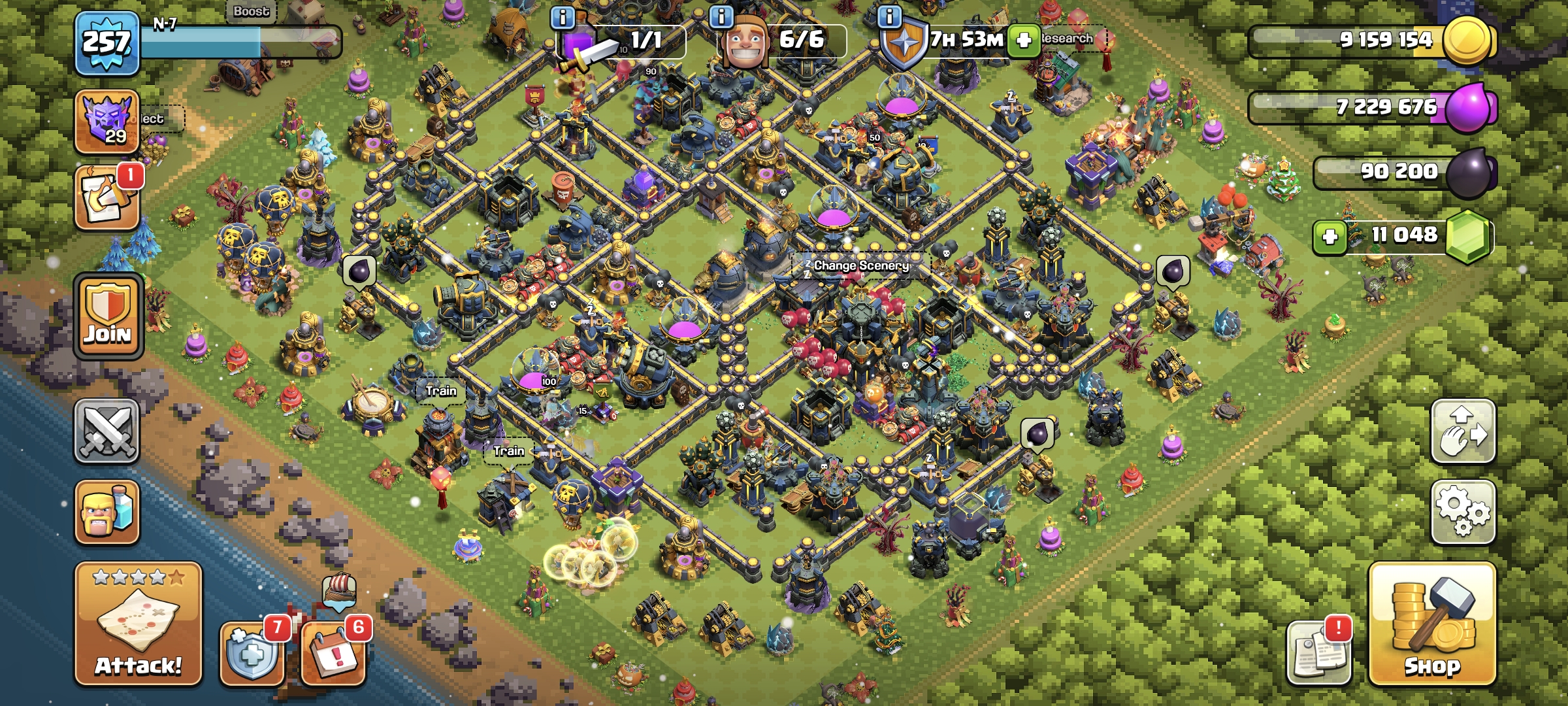This screenshot has width=1568, height=706.
Task: Enter the village layout editor
Action: pyautogui.click(x=1463, y=431)
